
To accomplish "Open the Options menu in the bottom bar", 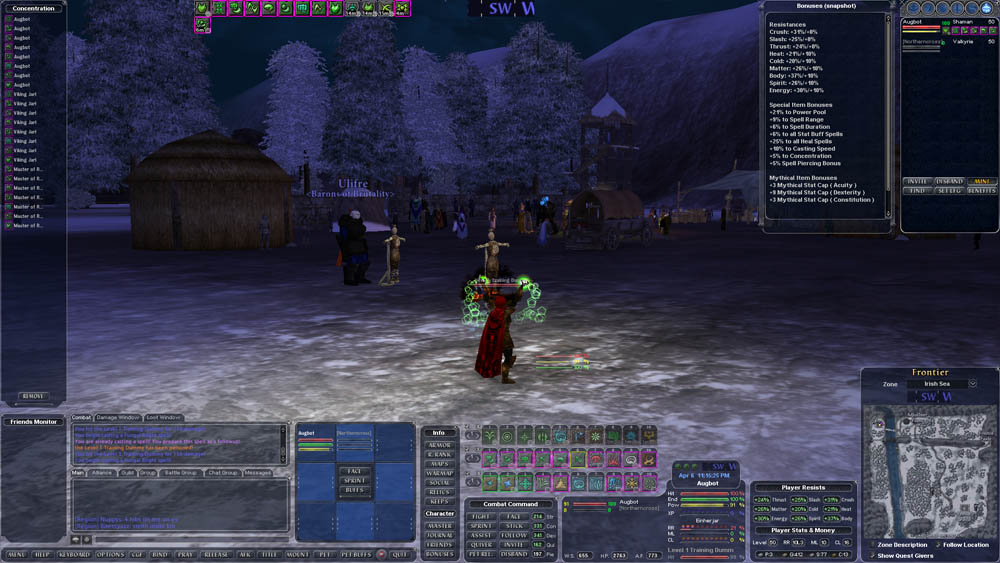I will [x=111, y=554].
